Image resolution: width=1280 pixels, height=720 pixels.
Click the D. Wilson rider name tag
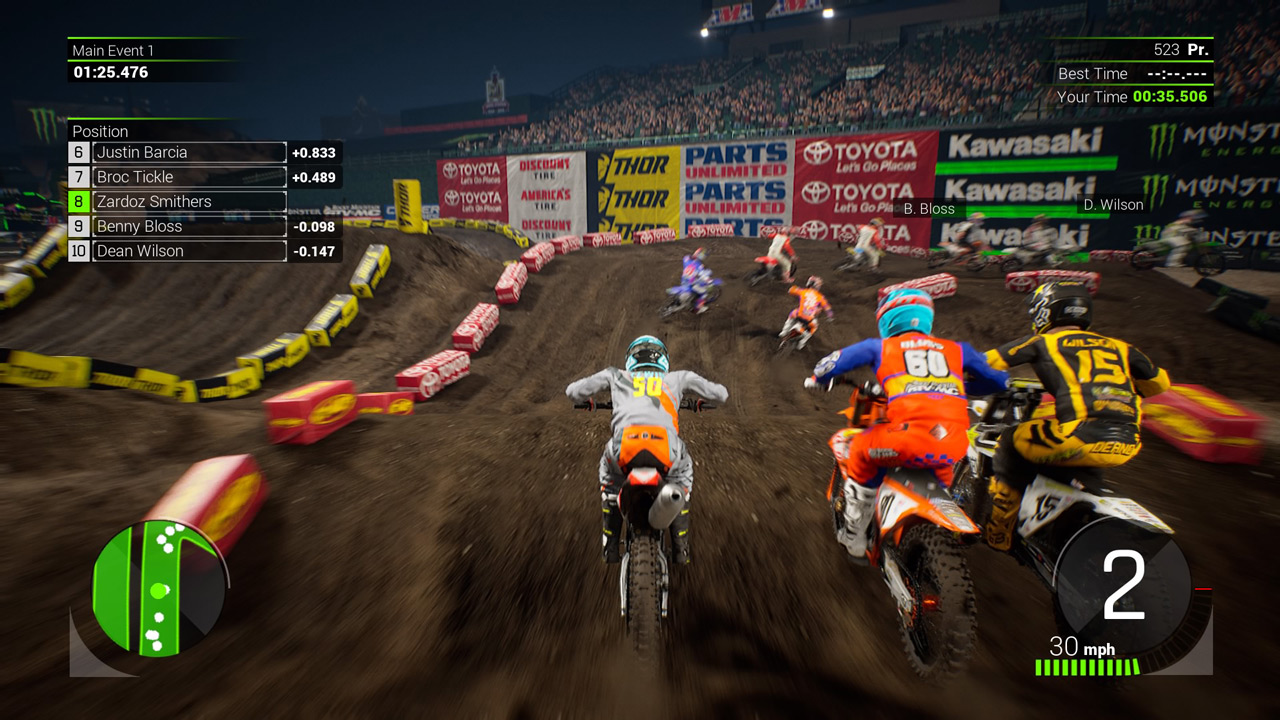pos(1113,204)
